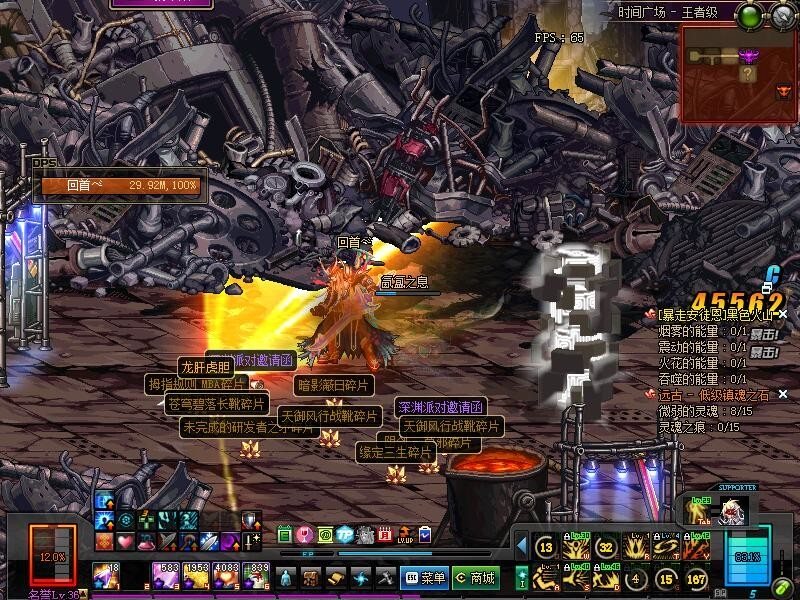Image resolution: width=800 pixels, height=600 pixels.
Task: Click the dungeon minimap
Action: (x=739, y=74)
